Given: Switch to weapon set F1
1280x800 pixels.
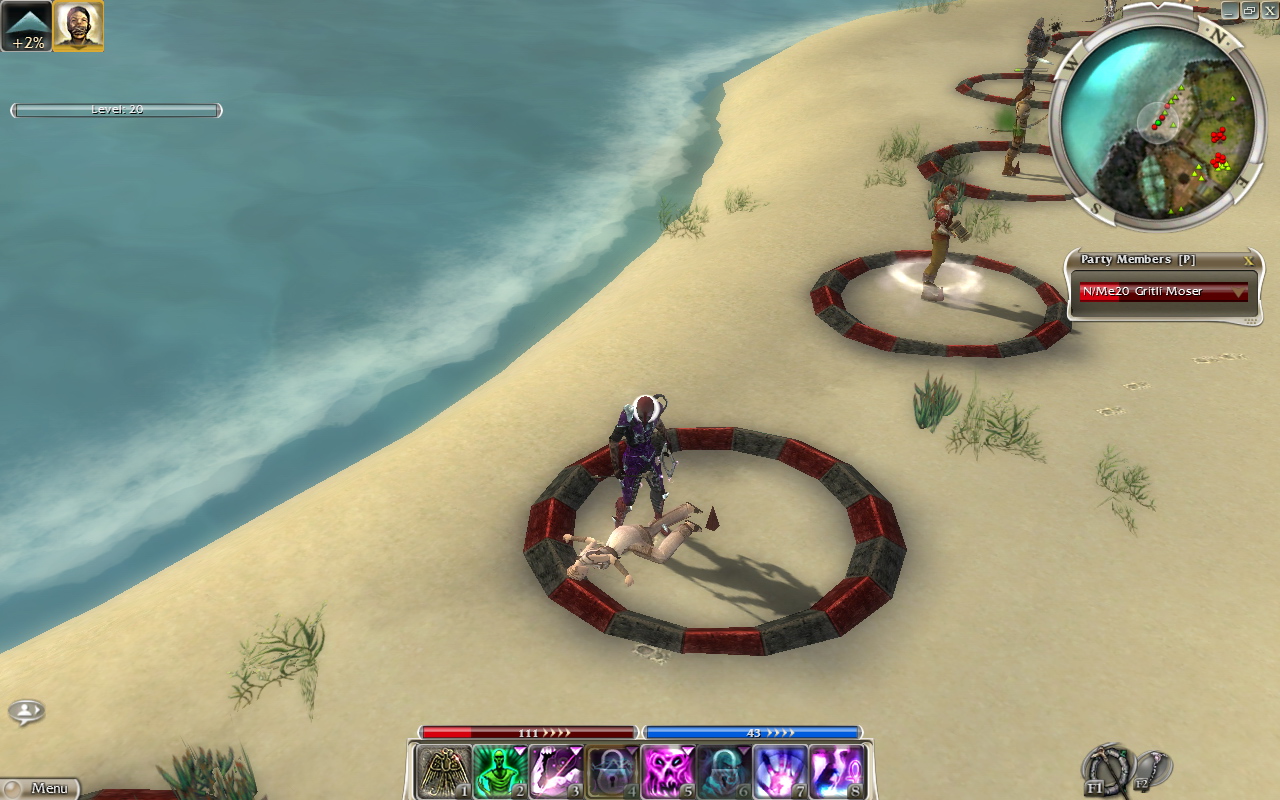Looking at the screenshot, I should 1107,771.
